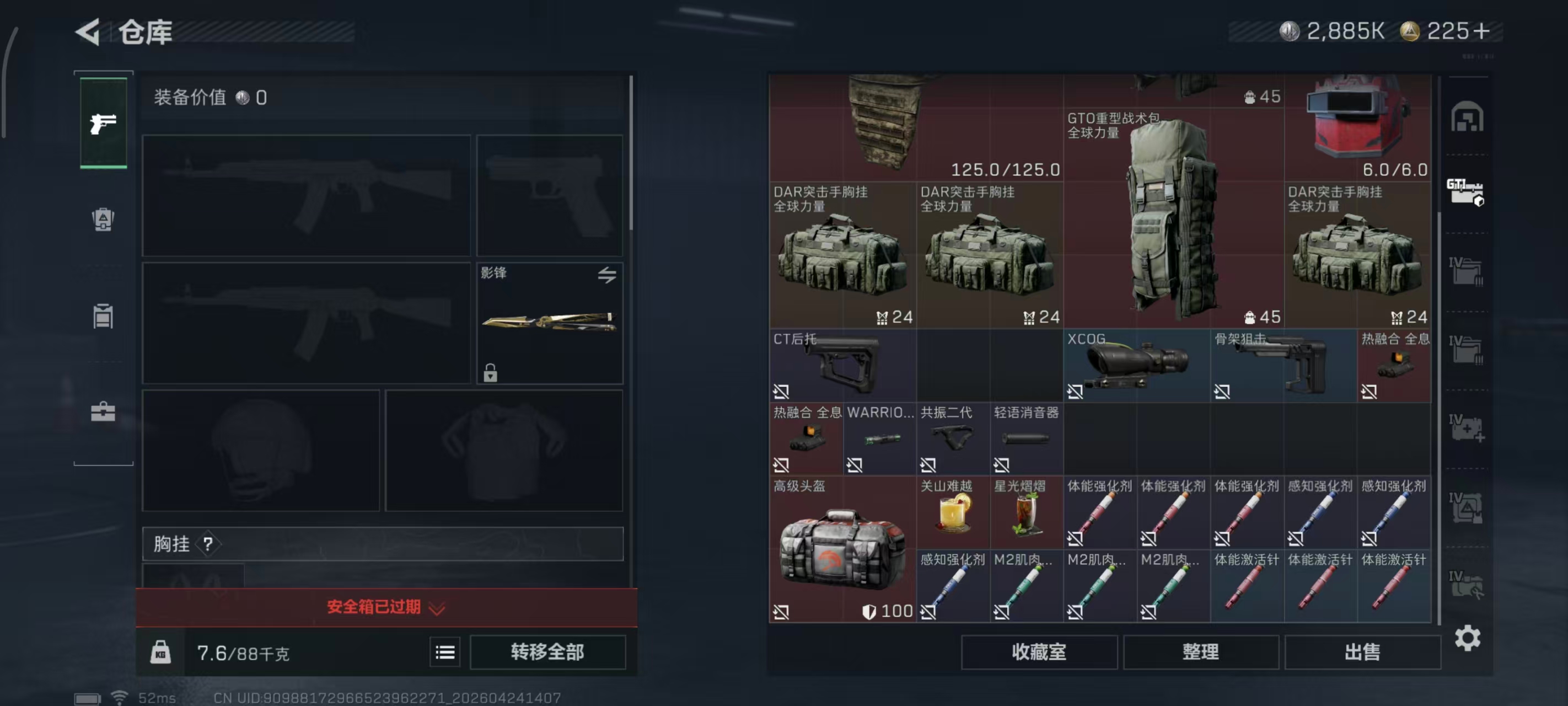The height and width of the screenshot is (706, 1568).
Task: Expand the 影锋 transfer arrows indicator
Action: [606, 275]
